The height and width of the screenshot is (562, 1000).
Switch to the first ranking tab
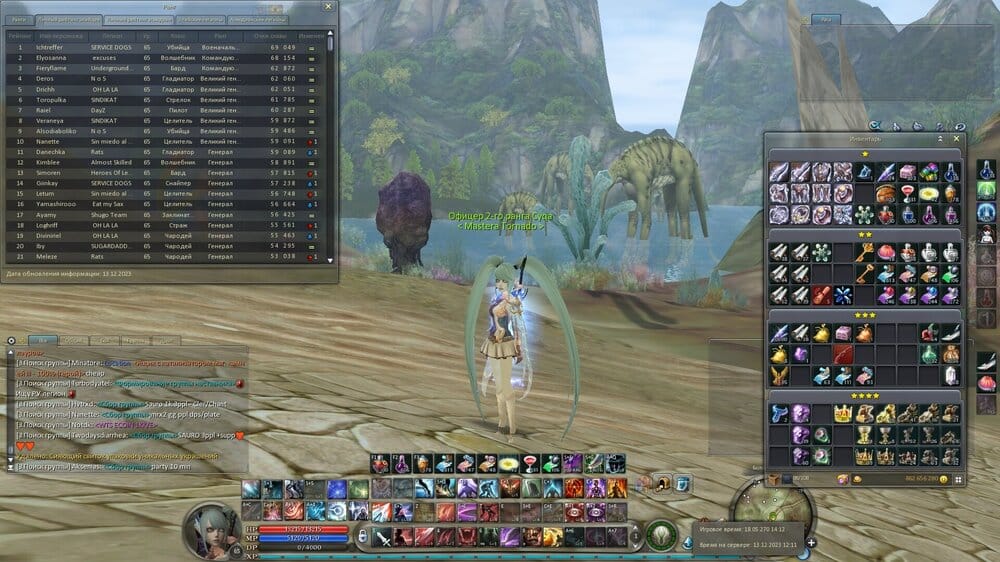(x=19, y=19)
